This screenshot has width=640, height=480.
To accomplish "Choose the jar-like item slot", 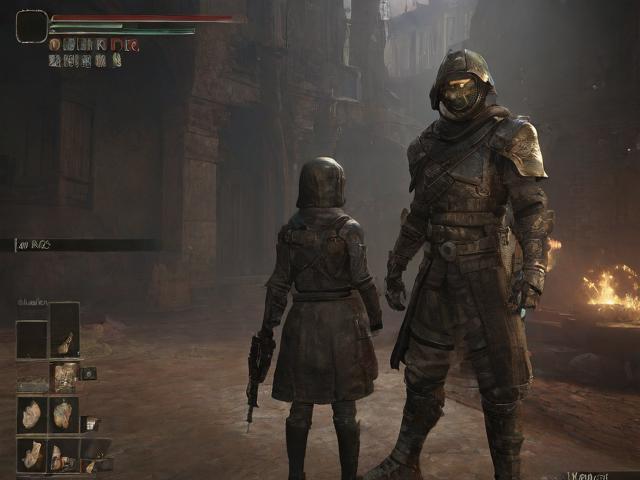I will 65,376.
